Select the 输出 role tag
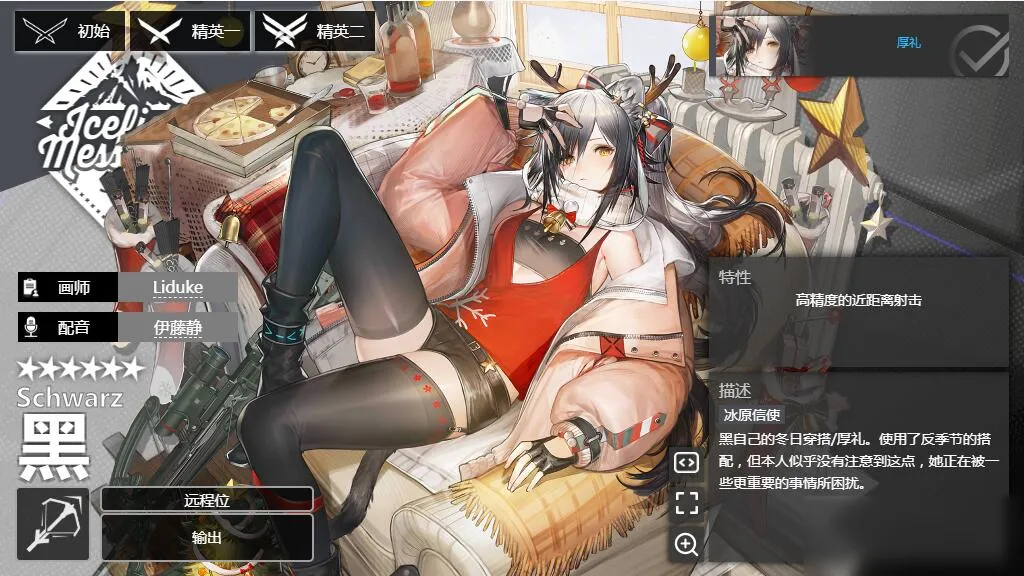 207,537
